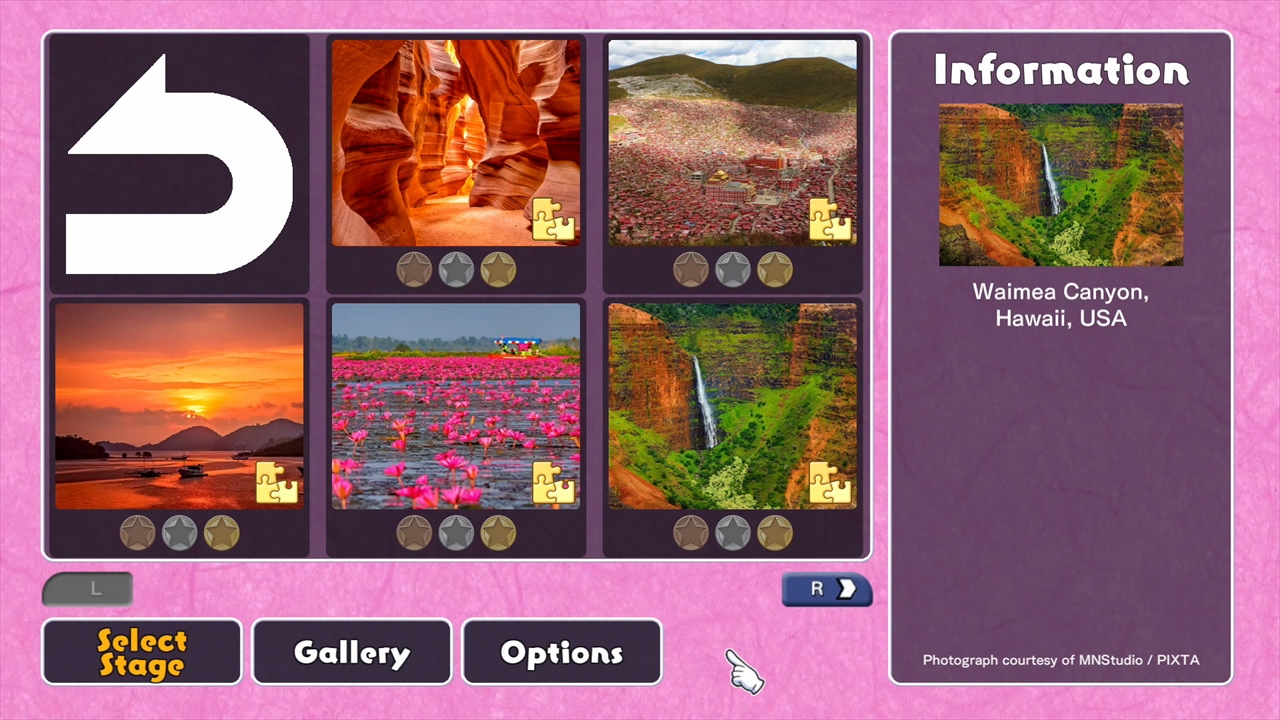The width and height of the screenshot is (1280, 720).
Task: Click the L previous page control
Action: click(88, 589)
